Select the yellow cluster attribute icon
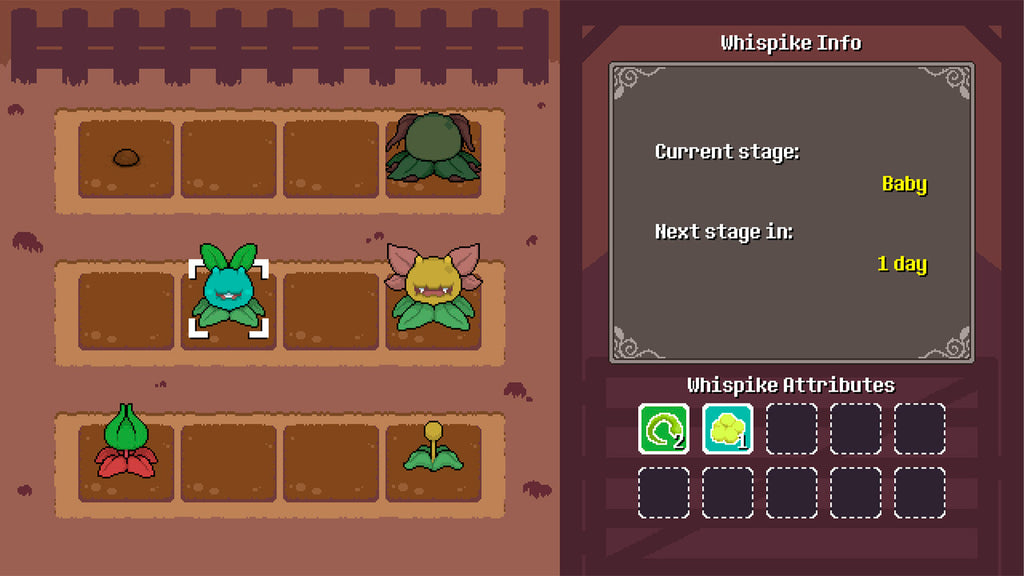 (727, 429)
